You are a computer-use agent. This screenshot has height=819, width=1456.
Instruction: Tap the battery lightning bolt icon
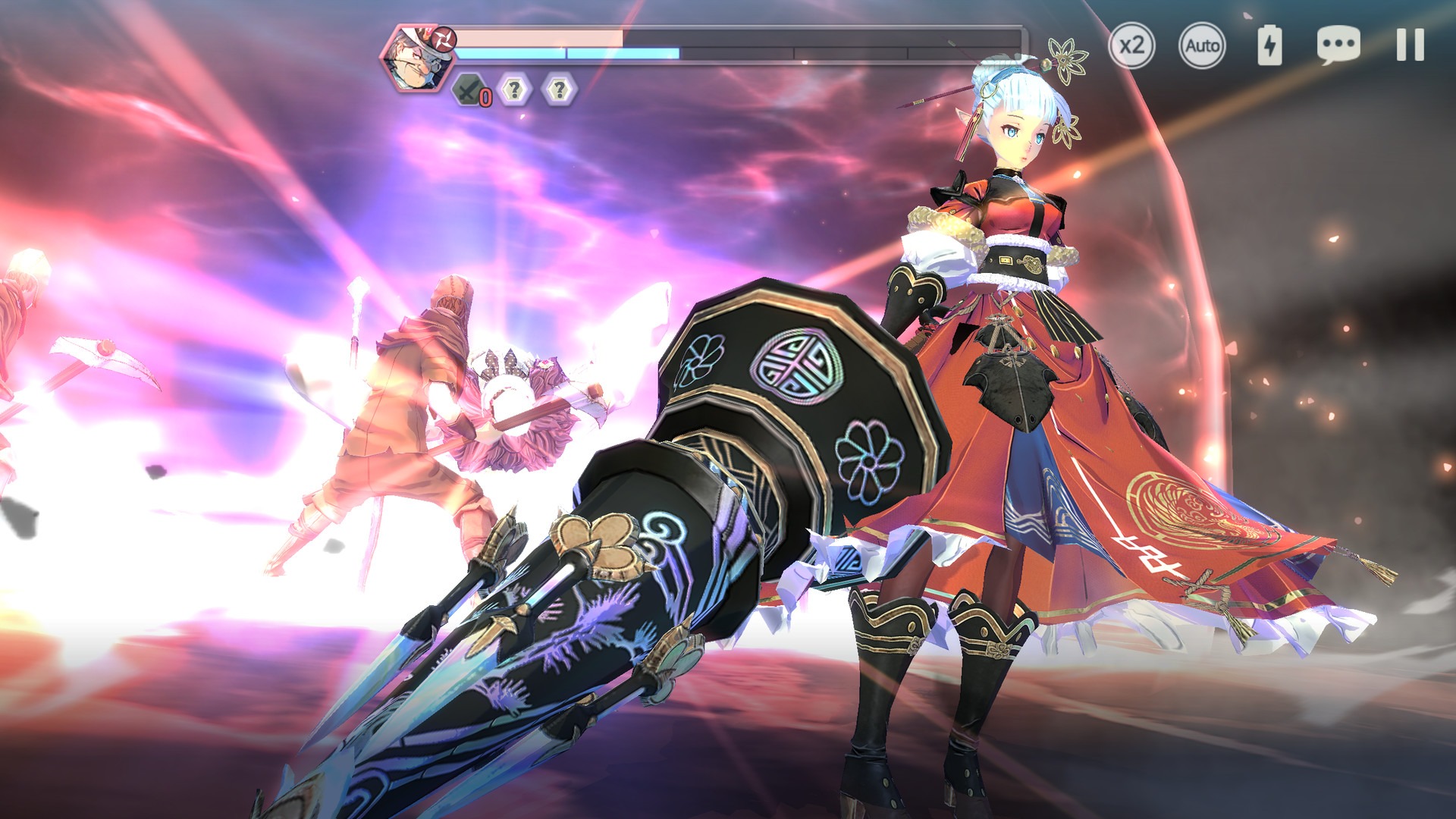tap(1269, 45)
